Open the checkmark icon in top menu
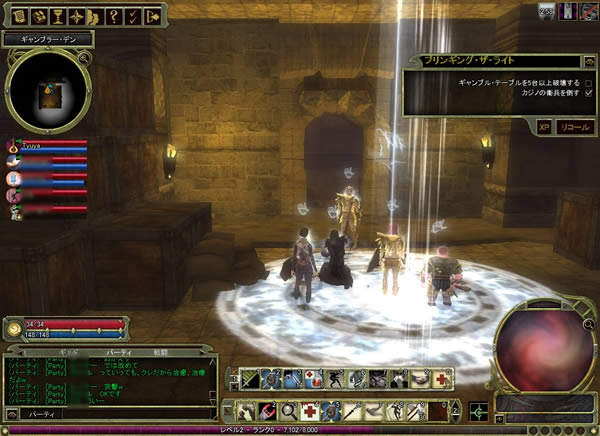The height and width of the screenshot is (436, 600). click(134, 16)
